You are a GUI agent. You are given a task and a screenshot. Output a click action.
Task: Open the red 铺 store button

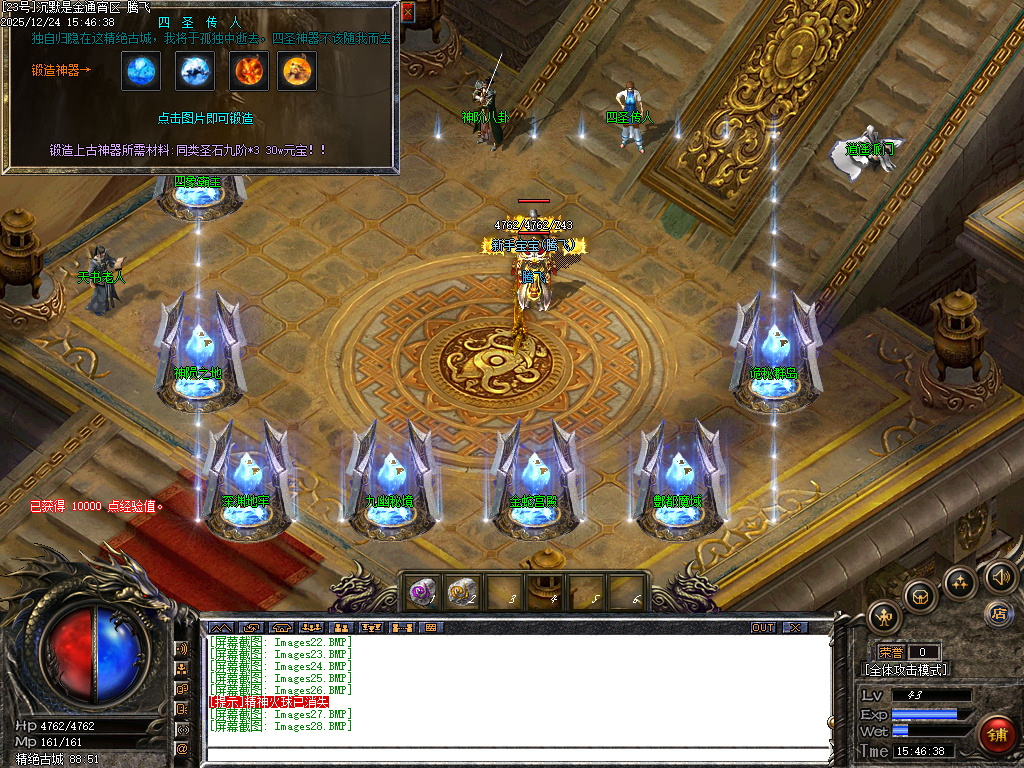tap(997, 734)
